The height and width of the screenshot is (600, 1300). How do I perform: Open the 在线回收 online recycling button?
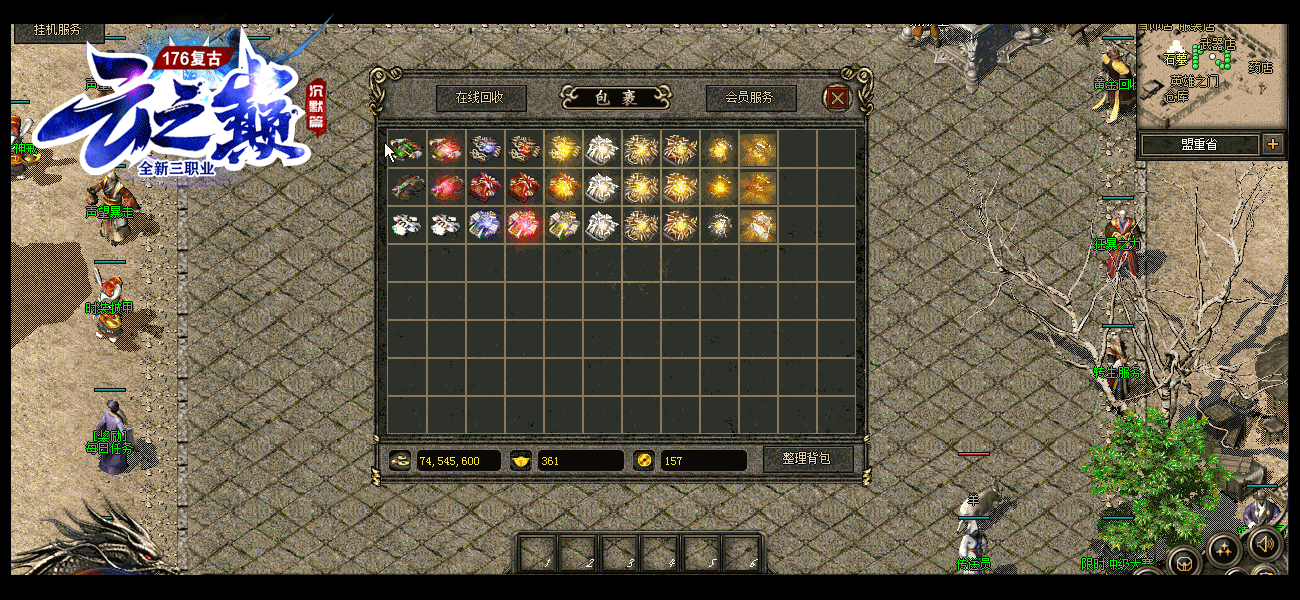click(x=479, y=98)
